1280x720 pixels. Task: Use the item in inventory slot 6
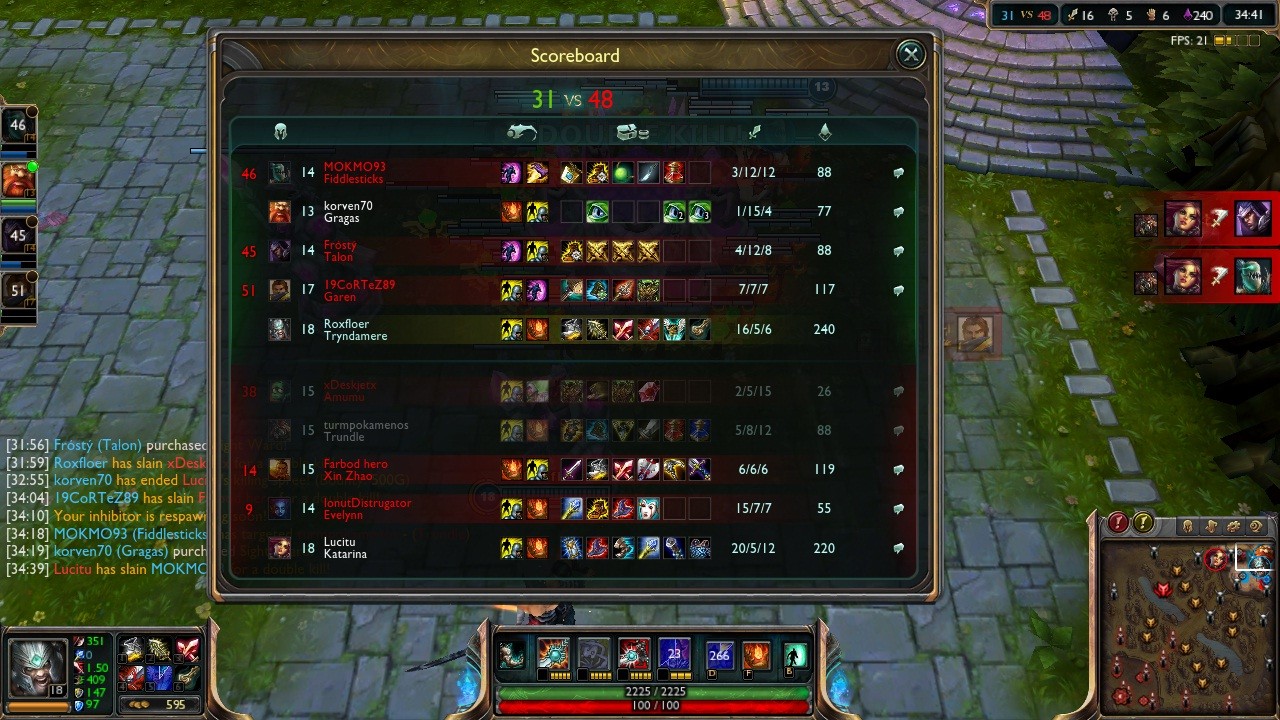188,677
